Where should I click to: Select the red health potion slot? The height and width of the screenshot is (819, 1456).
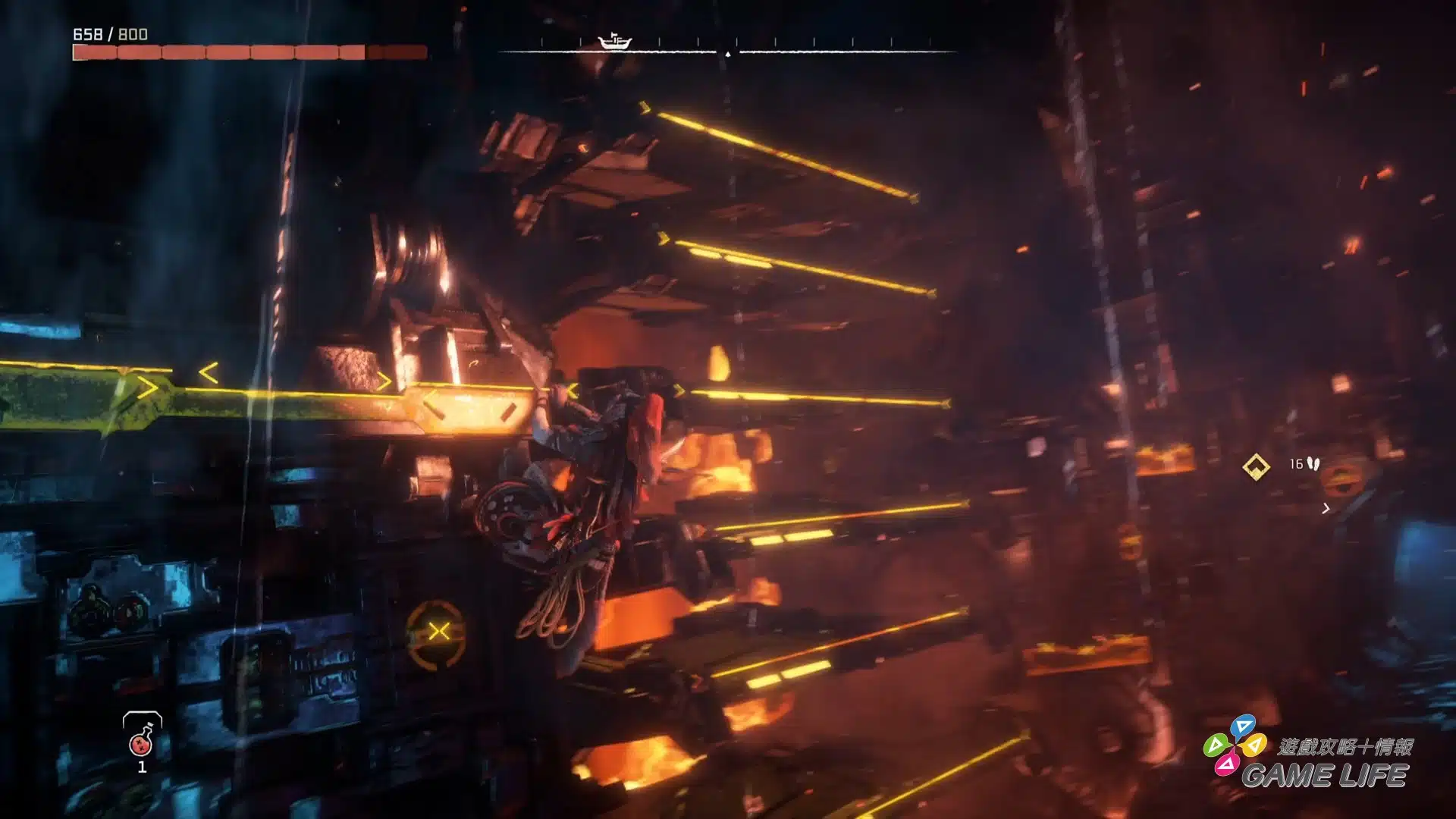pyautogui.click(x=142, y=739)
